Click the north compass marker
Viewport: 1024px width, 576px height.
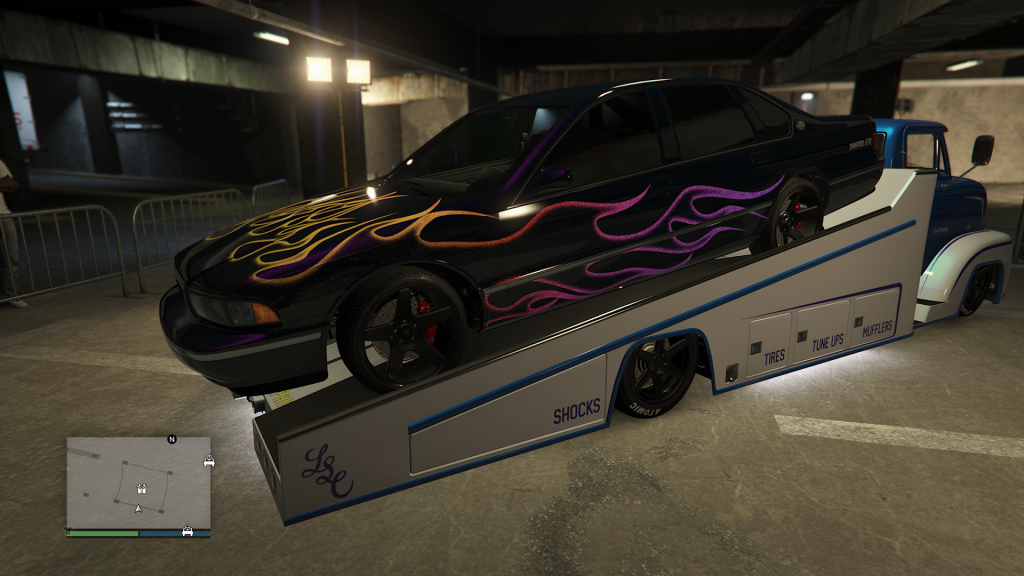click(172, 439)
